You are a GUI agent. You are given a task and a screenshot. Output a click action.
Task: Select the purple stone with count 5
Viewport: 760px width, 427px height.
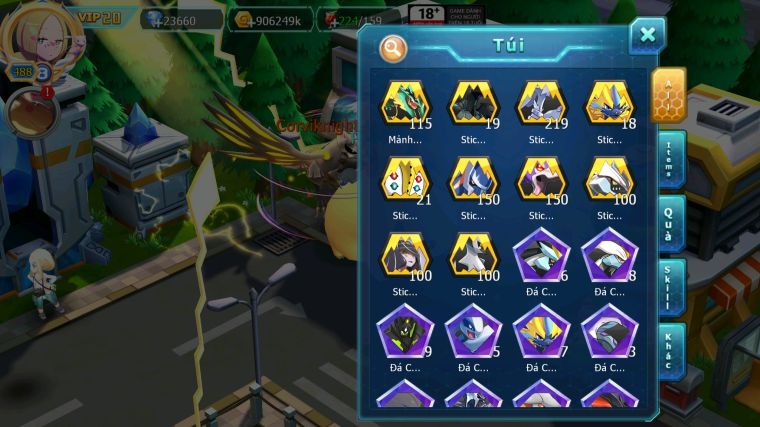click(x=473, y=332)
